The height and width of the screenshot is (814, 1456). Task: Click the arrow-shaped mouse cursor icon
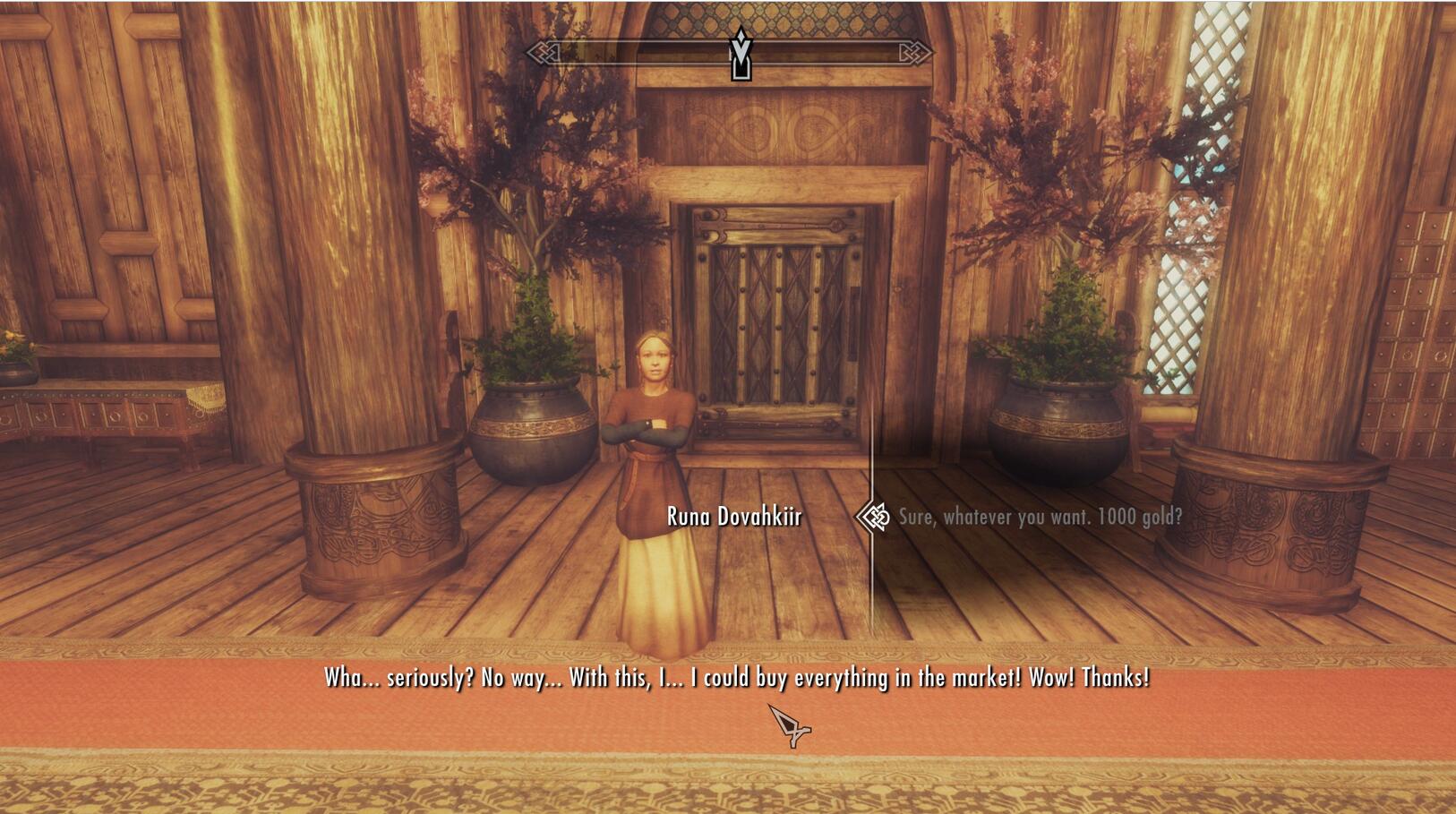pos(788,727)
